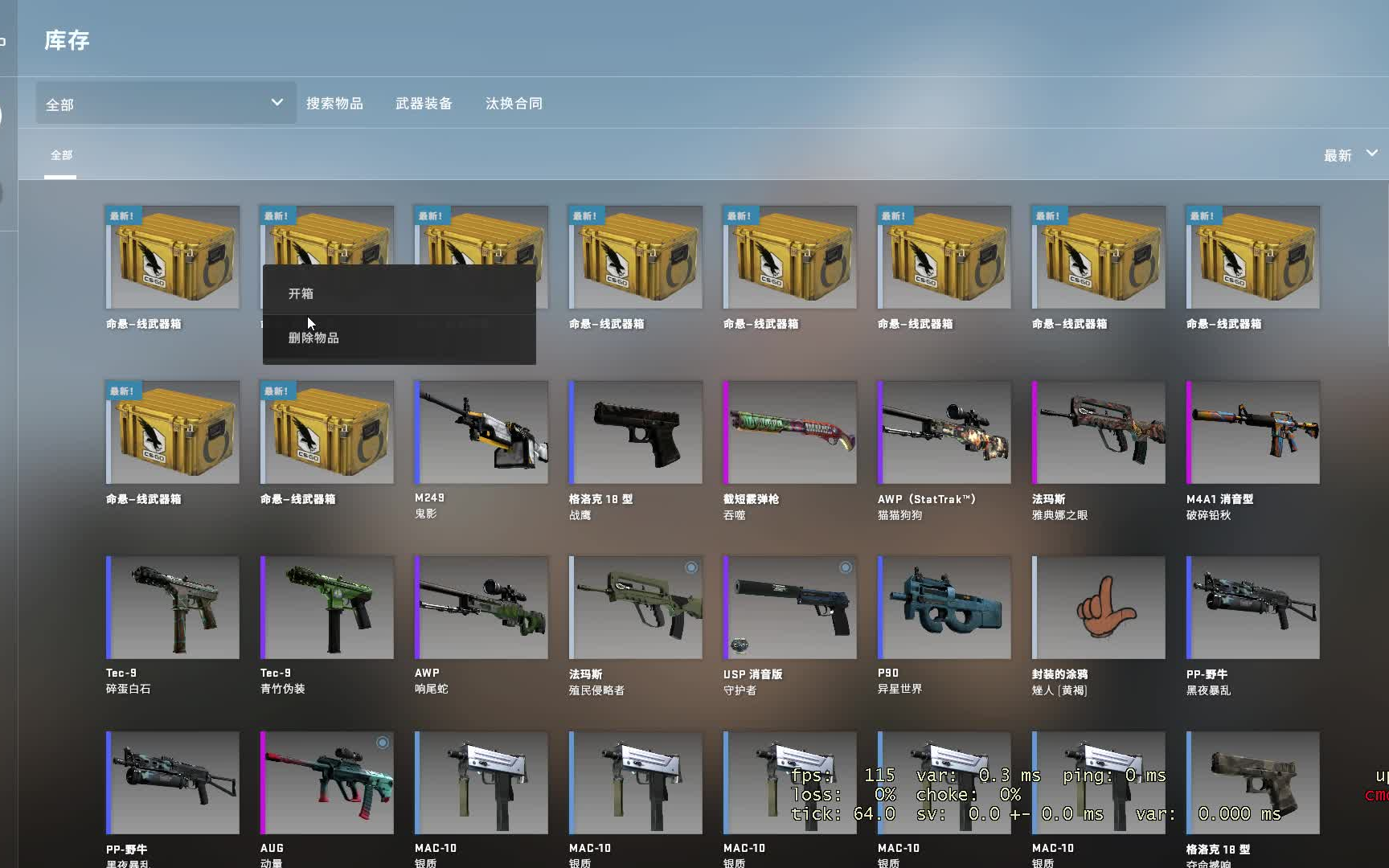The image size is (1389, 868).
Task: Open the 全部 filter dropdown
Action: coord(164,103)
